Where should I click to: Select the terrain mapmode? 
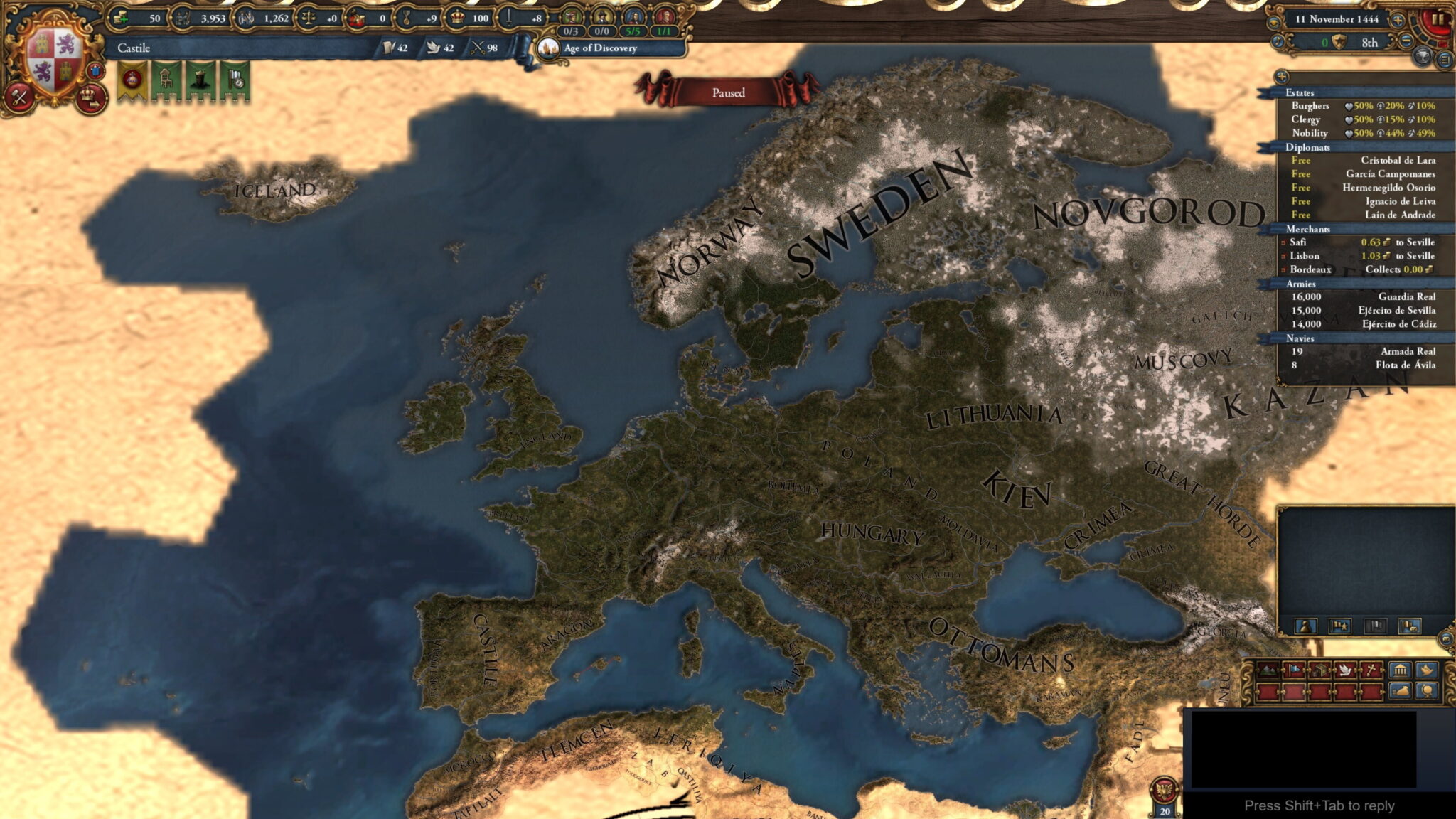tap(1267, 670)
